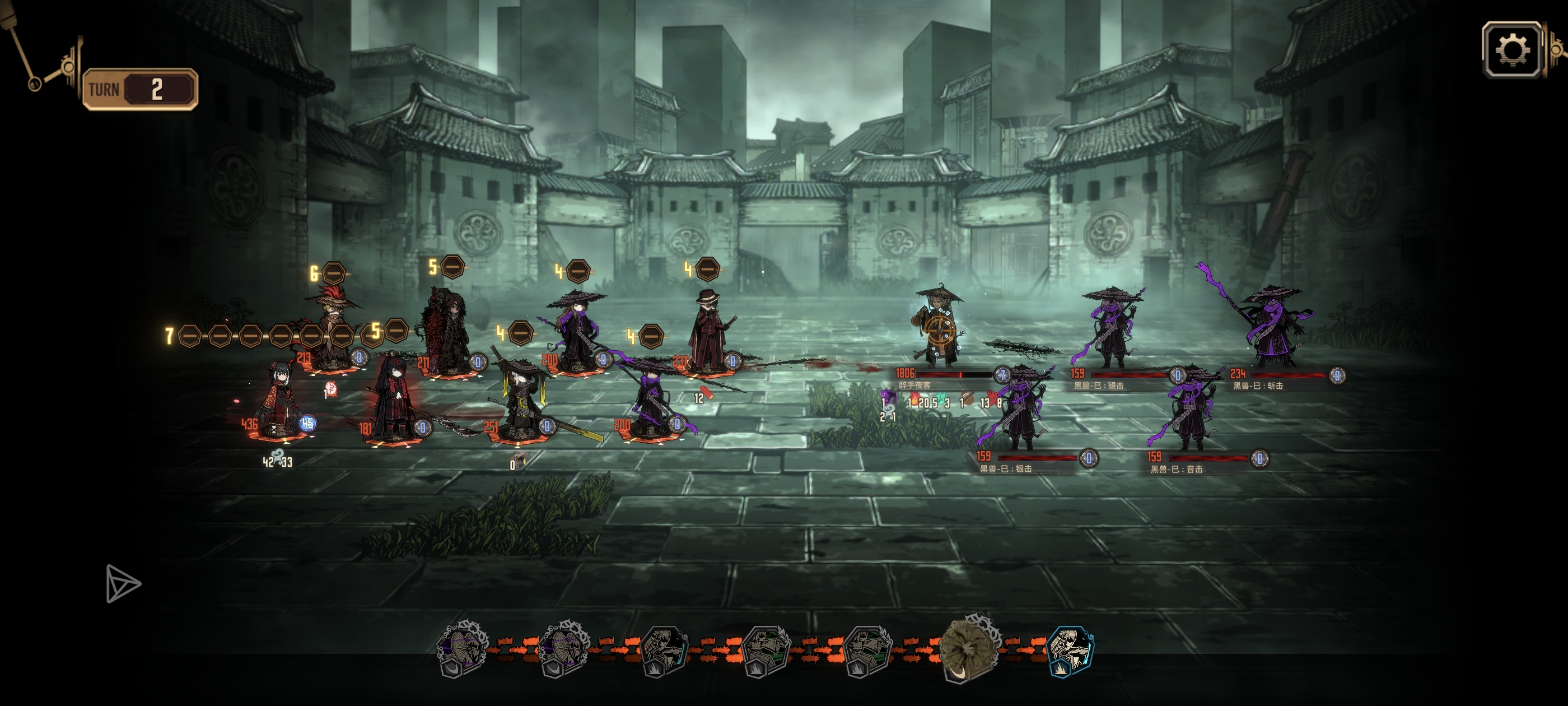The height and width of the screenshot is (706, 1568).
Task: Open the gear settings menu
Action: point(1512,50)
